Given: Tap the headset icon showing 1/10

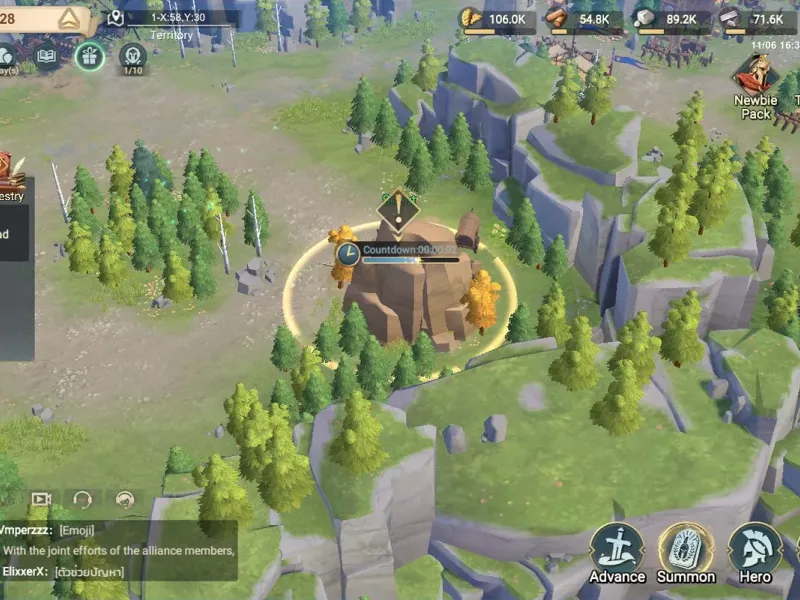Looking at the screenshot, I should point(132,56).
